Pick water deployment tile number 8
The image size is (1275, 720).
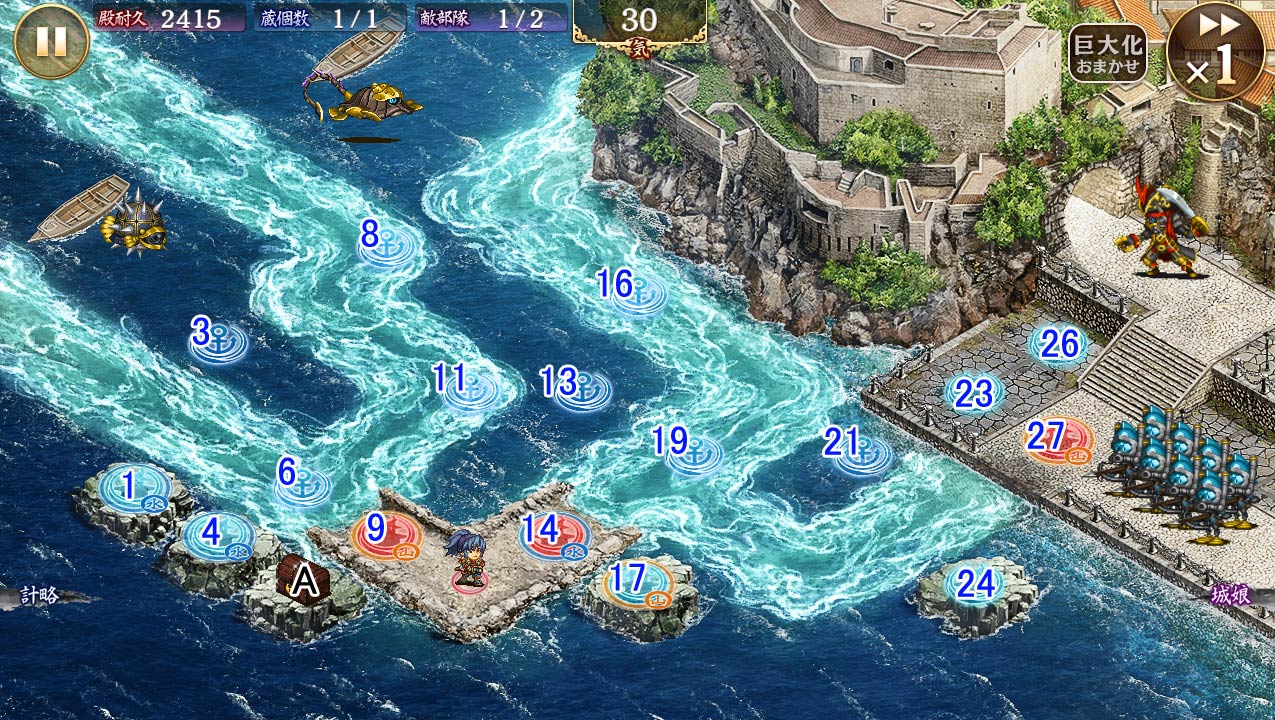[x=386, y=246]
